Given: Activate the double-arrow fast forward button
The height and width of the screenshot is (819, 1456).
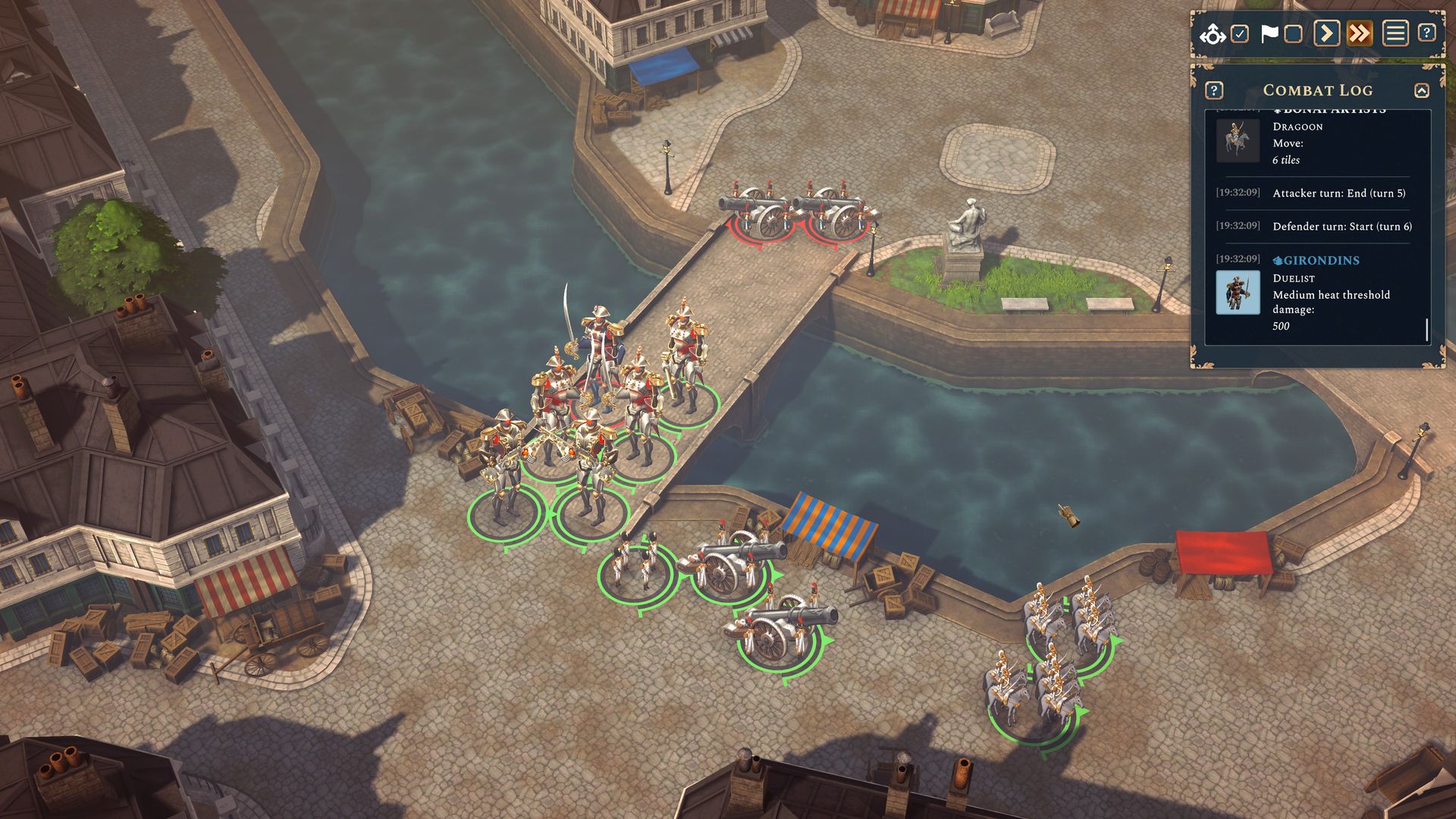Looking at the screenshot, I should pos(1360,33).
